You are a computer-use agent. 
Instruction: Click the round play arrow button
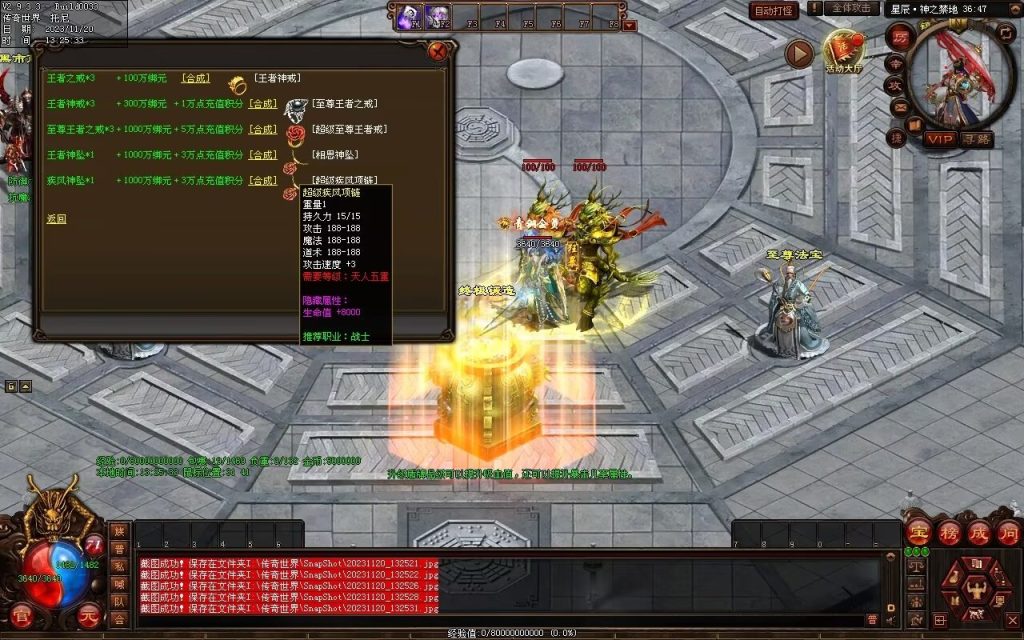tap(799, 54)
